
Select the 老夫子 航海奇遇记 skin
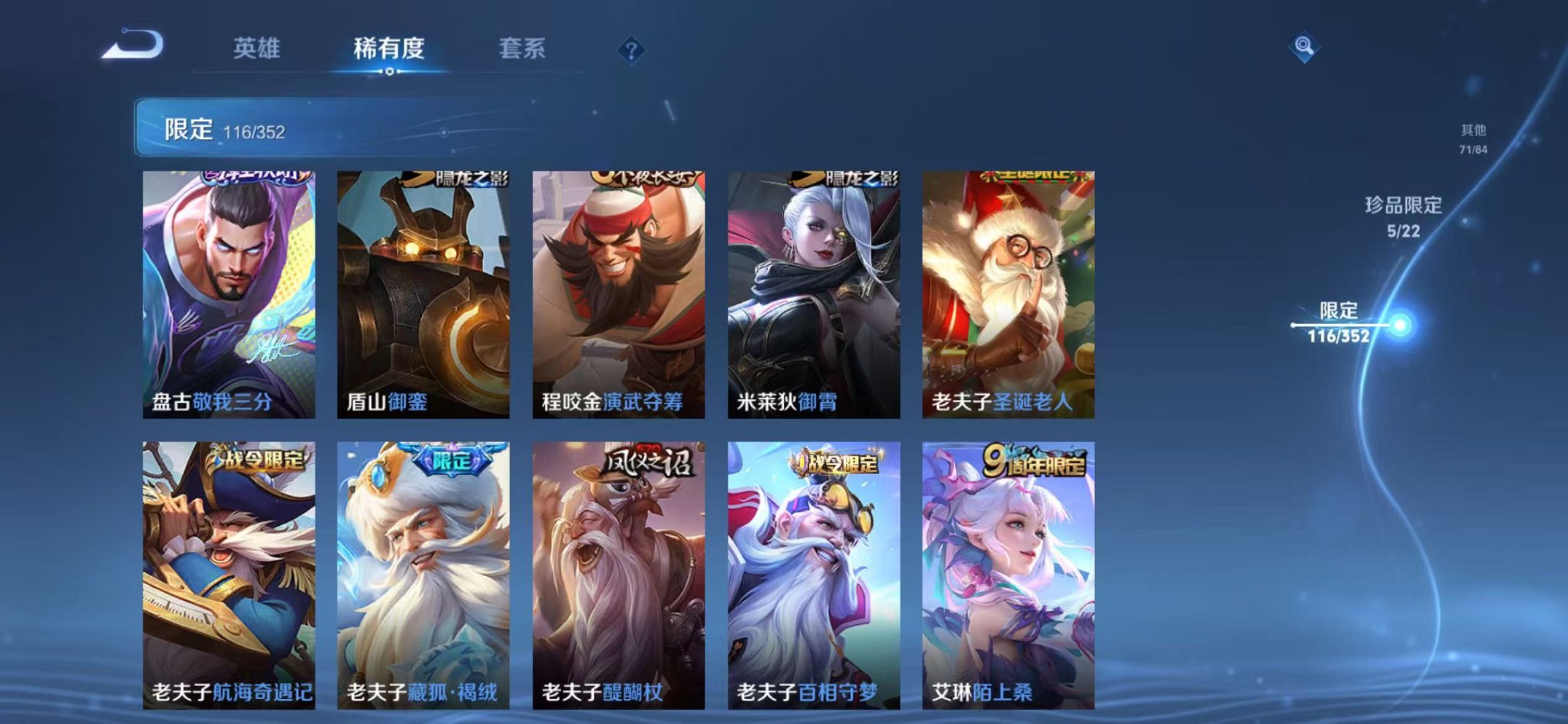point(228,575)
